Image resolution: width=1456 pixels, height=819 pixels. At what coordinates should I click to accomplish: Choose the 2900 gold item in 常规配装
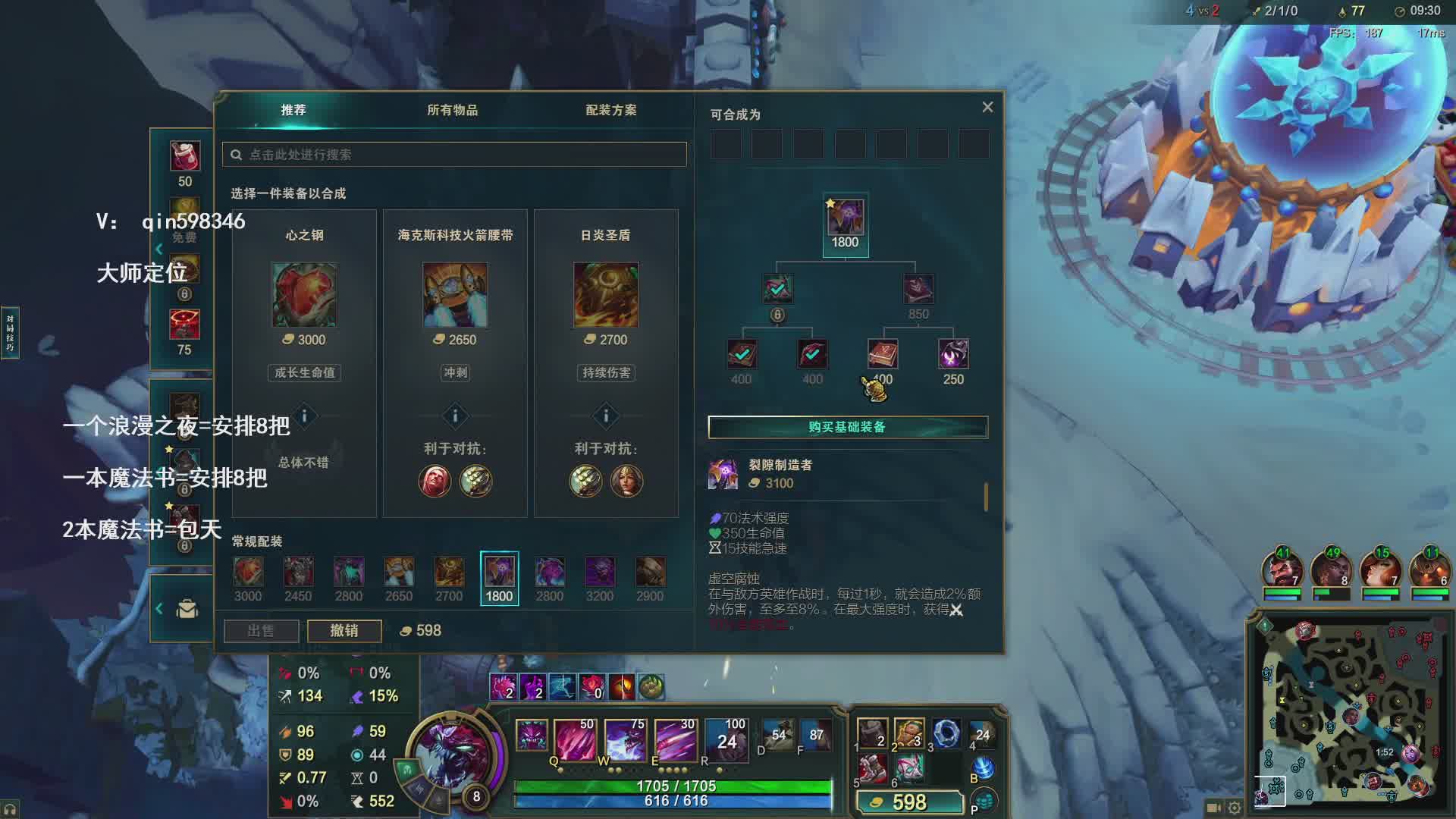coord(650,573)
